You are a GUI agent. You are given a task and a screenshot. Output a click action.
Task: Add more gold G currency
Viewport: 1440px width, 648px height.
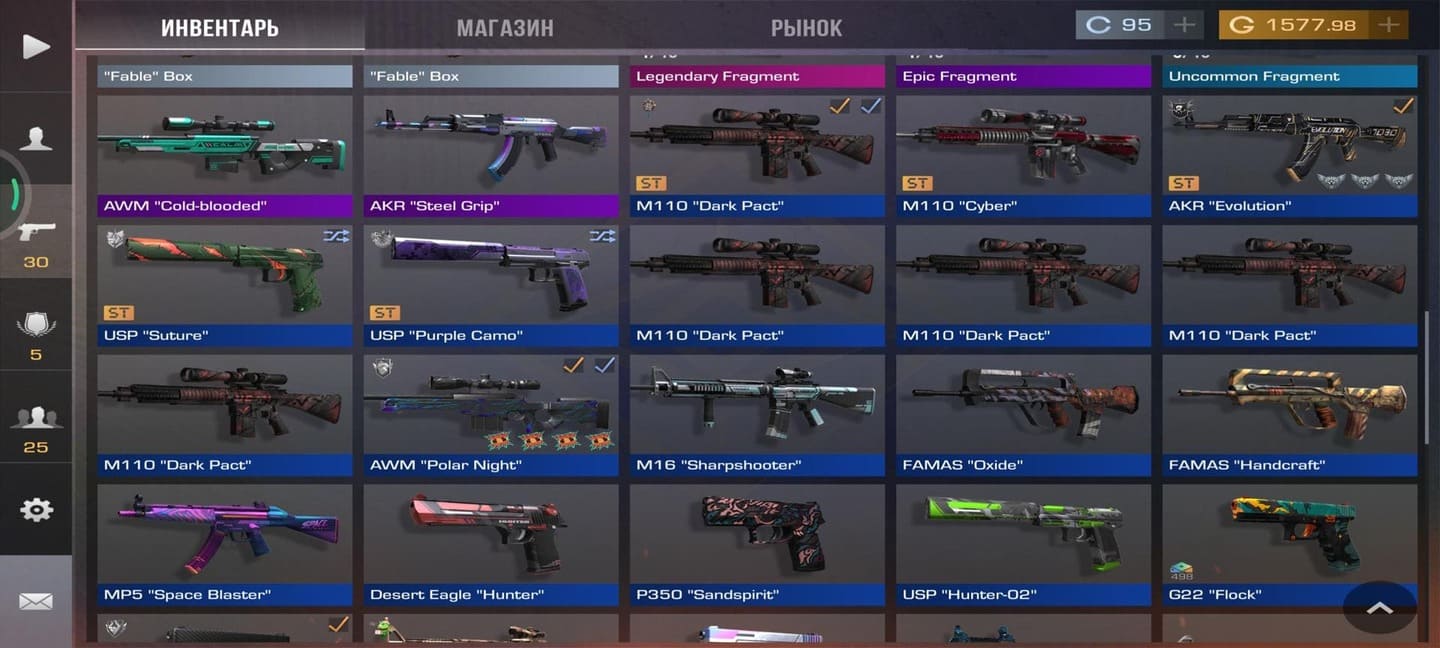1389,25
